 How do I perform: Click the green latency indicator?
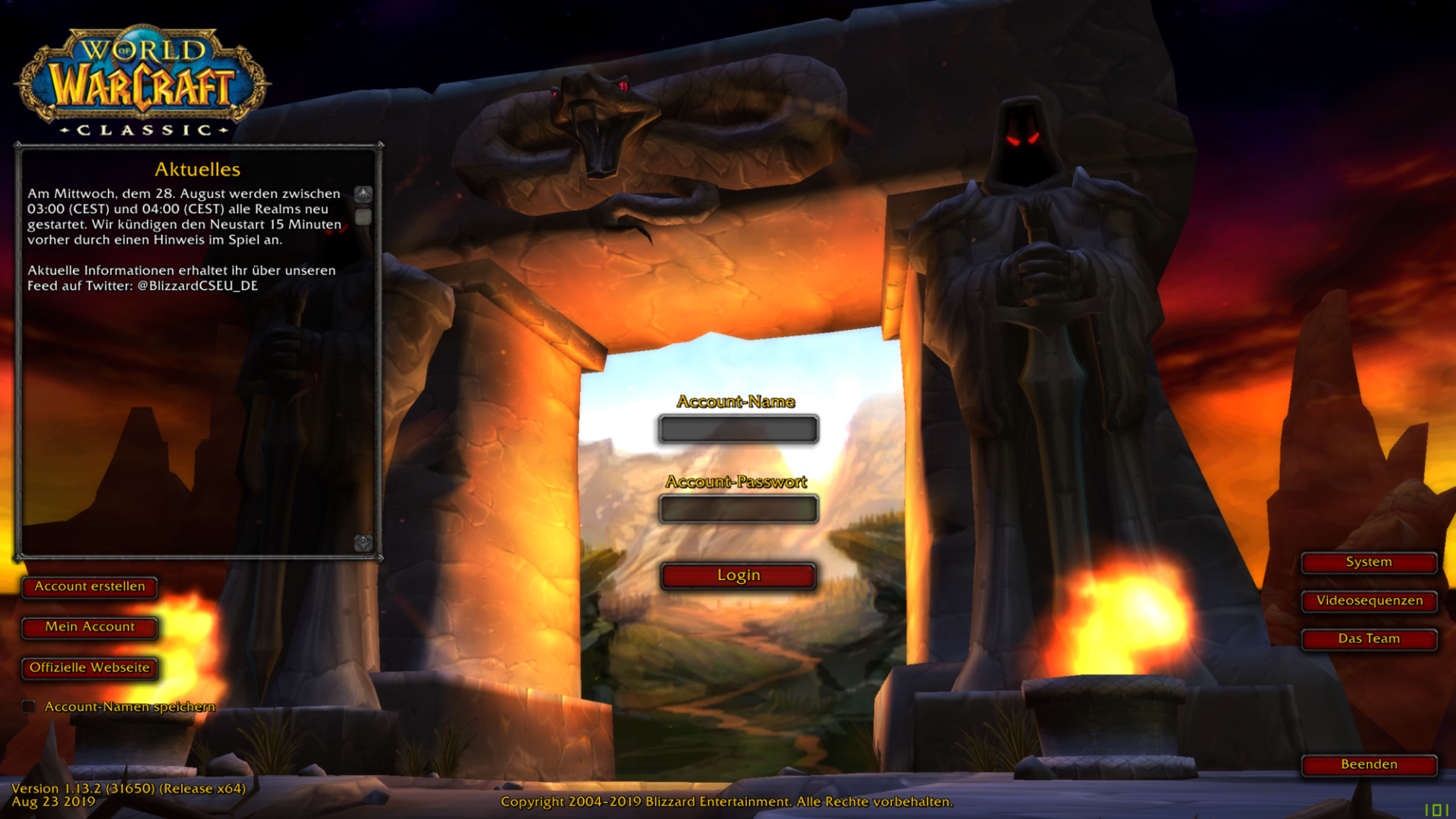(x=1436, y=810)
